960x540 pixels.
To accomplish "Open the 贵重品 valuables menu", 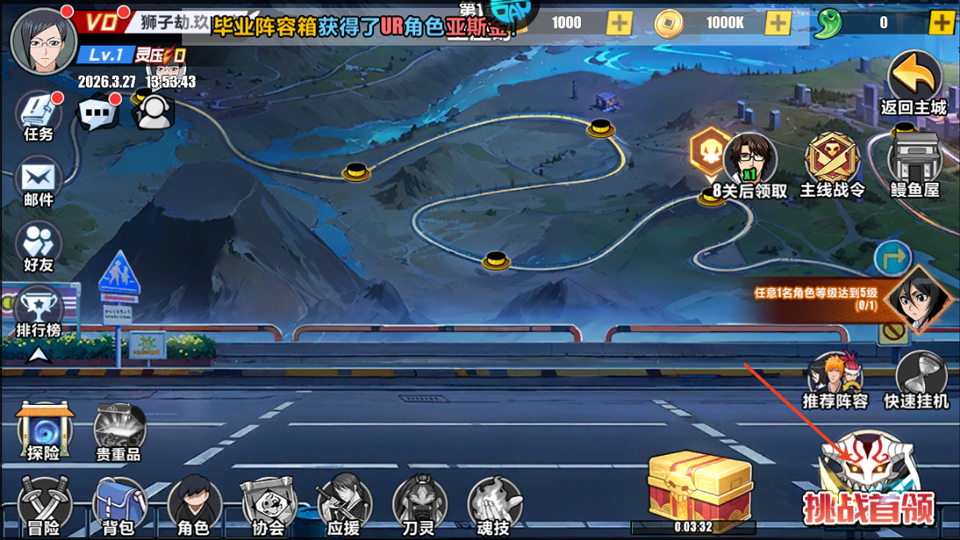I will (x=119, y=432).
